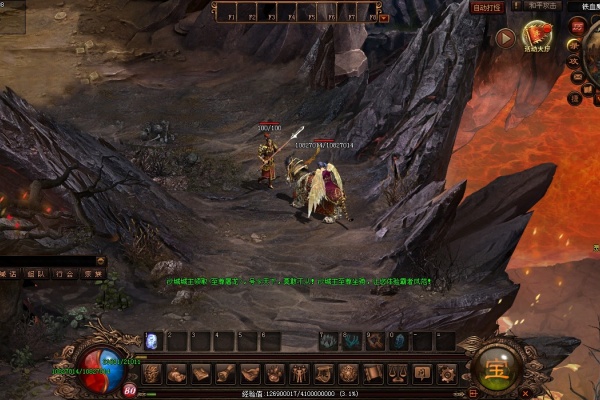
Task: Click the round play arrow button
Action: (505, 38)
